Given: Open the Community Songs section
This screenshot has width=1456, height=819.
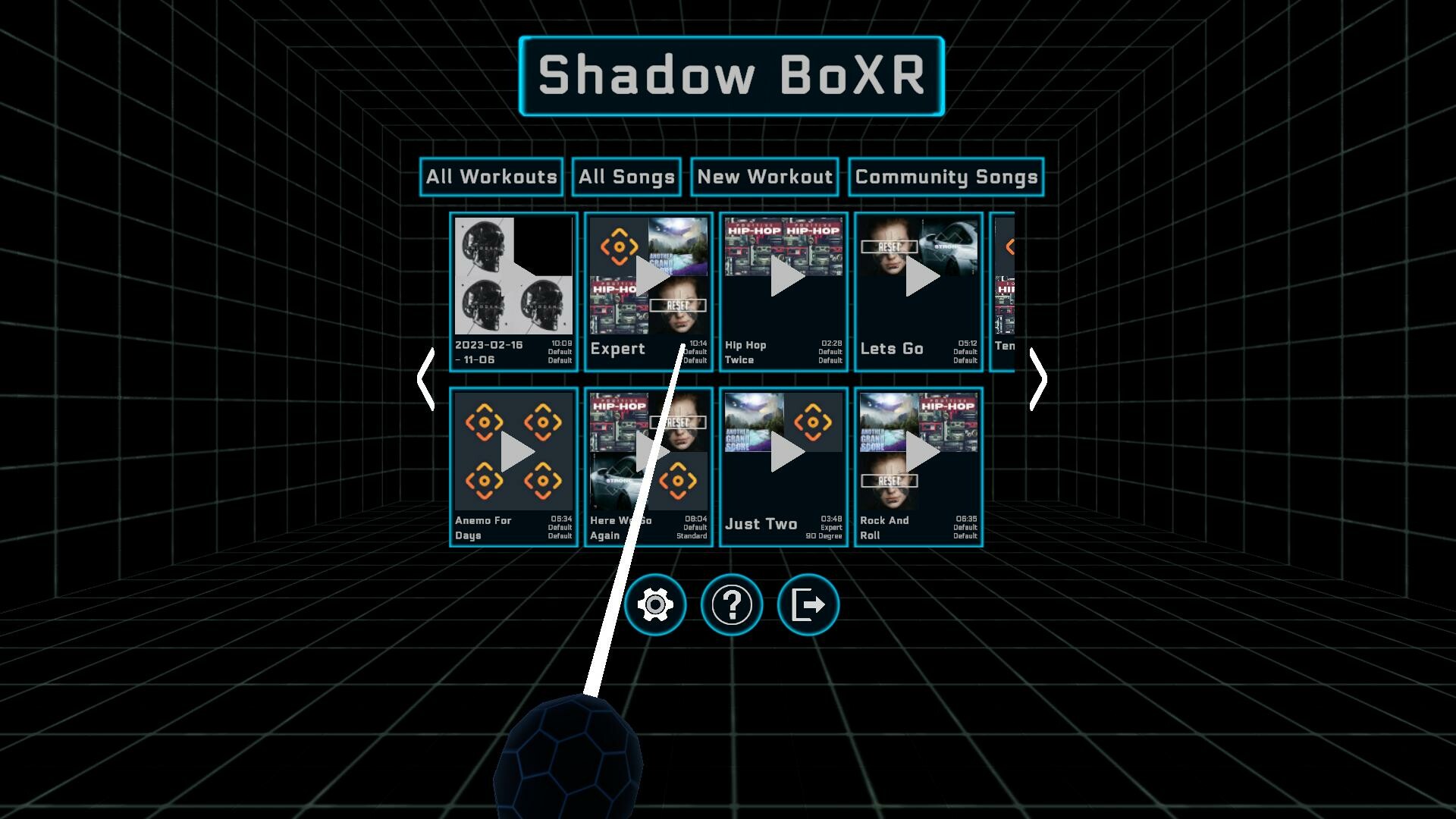Looking at the screenshot, I should [x=946, y=177].
